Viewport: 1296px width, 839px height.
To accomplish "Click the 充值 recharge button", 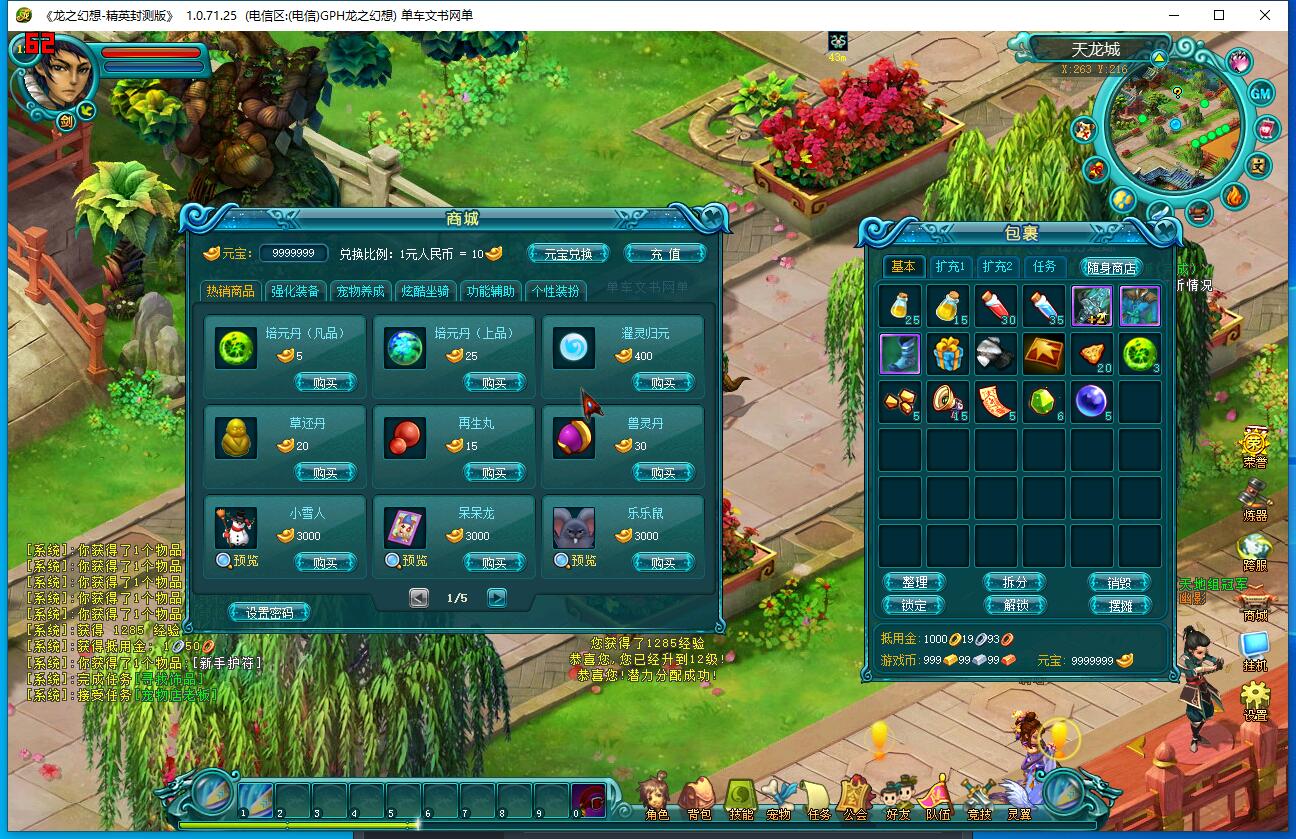I will 665,254.
